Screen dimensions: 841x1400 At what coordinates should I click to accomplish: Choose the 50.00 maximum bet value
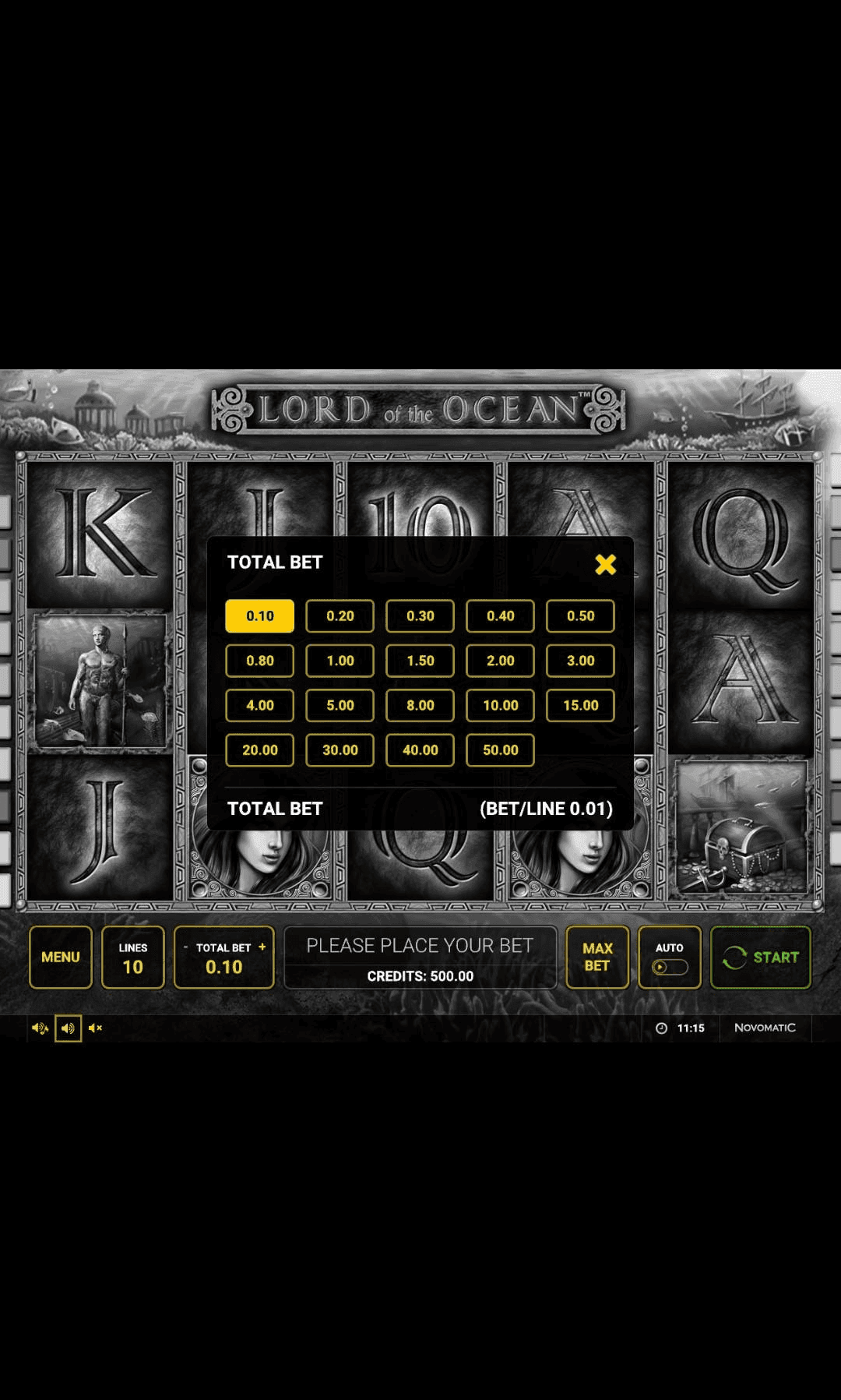click(500, 750)
